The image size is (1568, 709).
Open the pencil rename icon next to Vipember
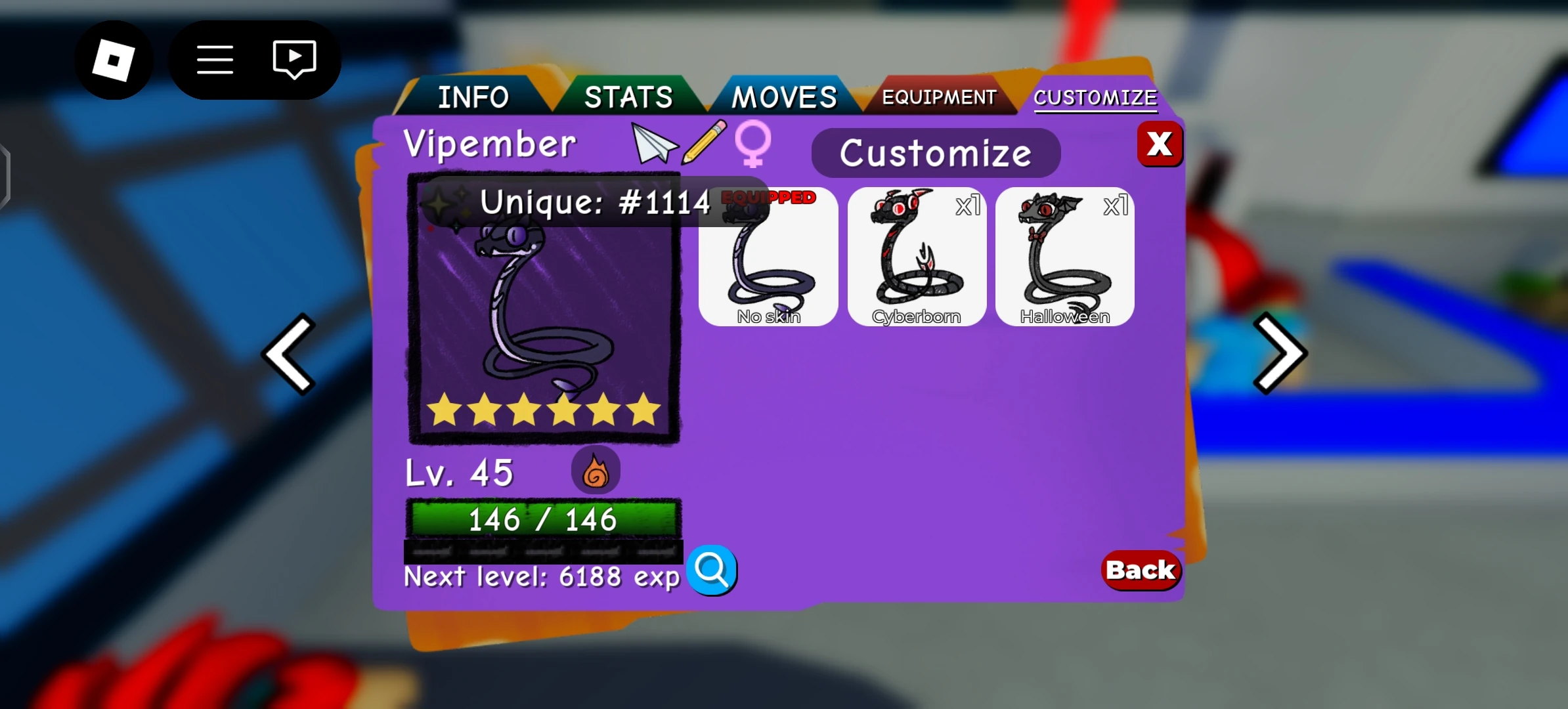coord(703,143)
